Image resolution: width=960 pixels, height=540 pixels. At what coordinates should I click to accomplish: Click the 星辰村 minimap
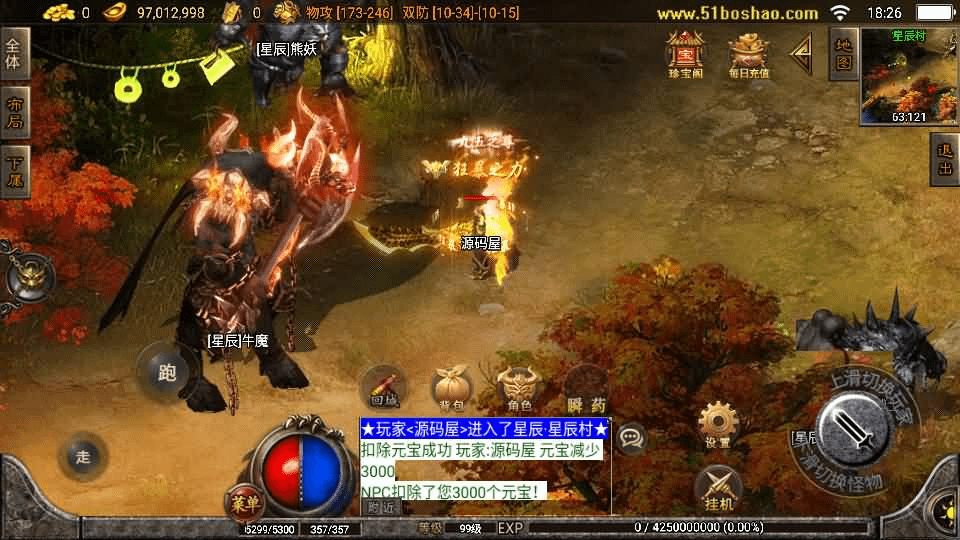tap(908, 75)
